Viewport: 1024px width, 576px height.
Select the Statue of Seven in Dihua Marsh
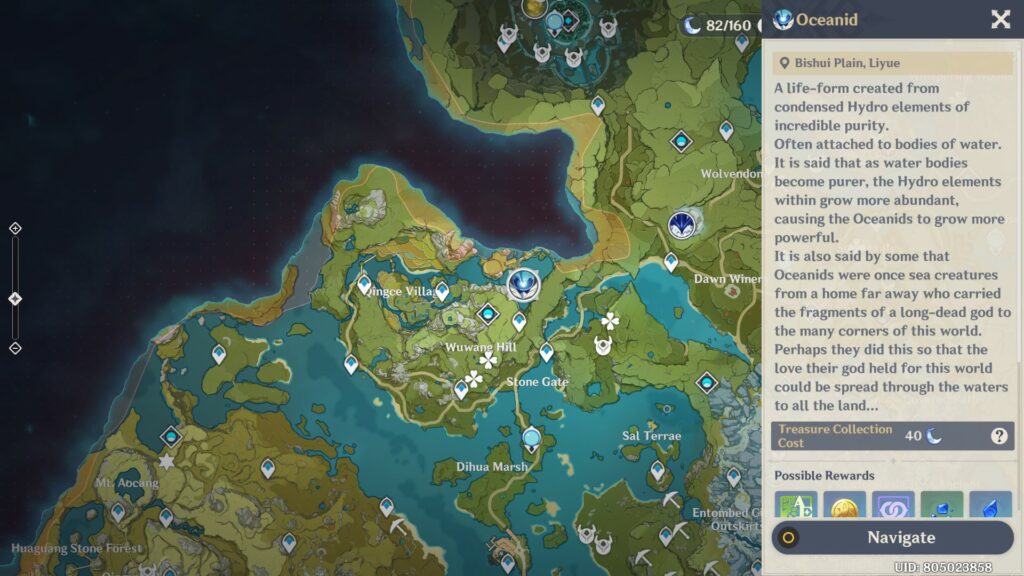531,438
